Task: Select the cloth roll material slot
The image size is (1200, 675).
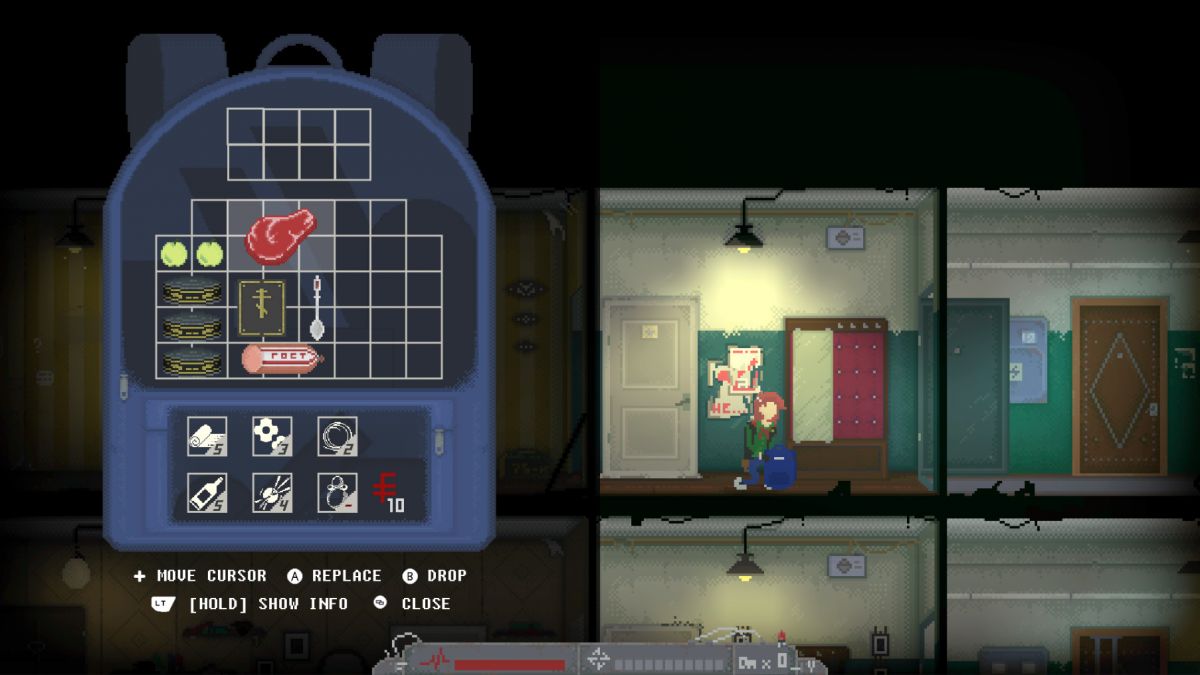Action: click(207, 436)
